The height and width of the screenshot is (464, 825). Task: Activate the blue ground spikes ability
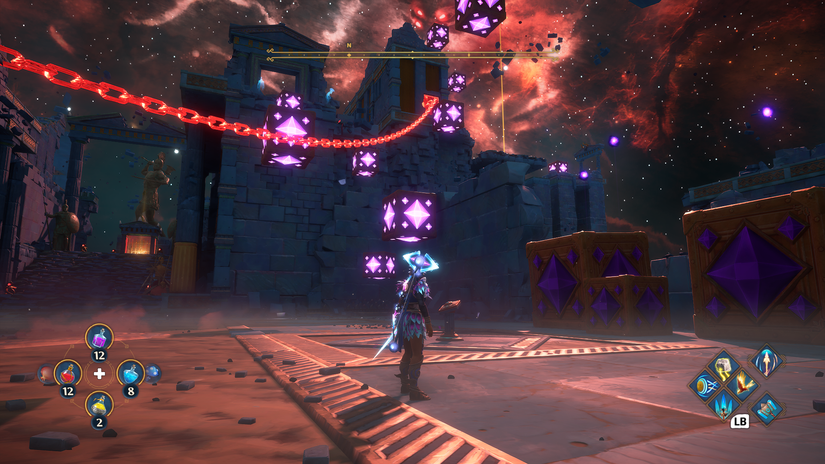pos(723,404)
